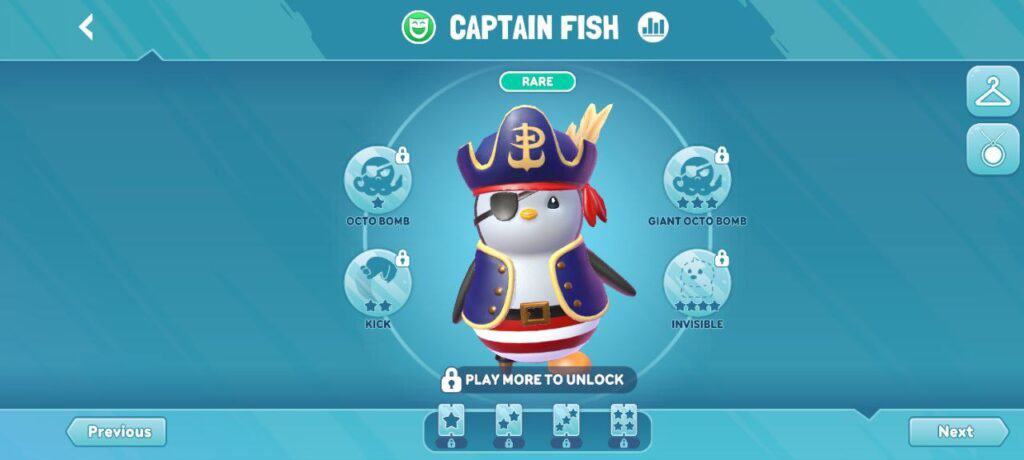Click the green mask icon beside Captain Fish
This screenshot has width=1024, height=460.
(419, 27)
